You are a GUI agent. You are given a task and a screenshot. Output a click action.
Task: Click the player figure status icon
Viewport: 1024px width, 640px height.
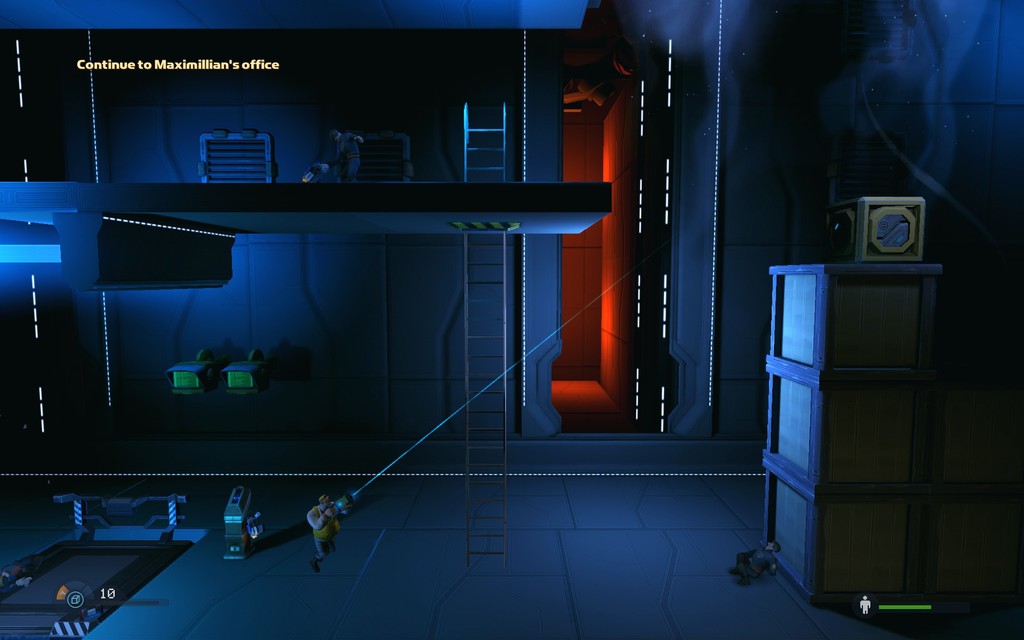pyautogui.click(x=865, y=605)
